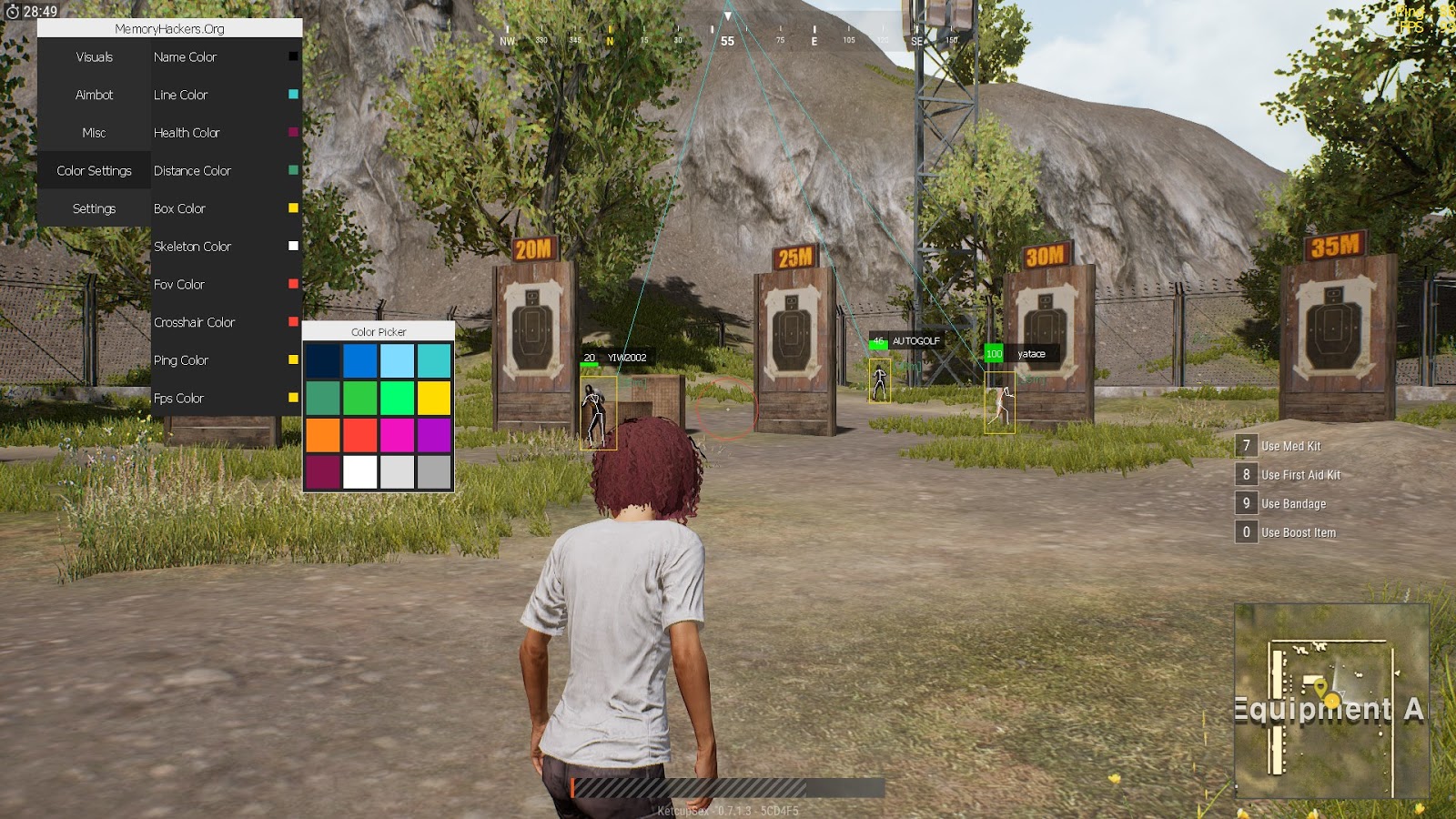Click Use Boost Item hotkey entry
1456x819 pixels.
click(x=1286, y=531)
